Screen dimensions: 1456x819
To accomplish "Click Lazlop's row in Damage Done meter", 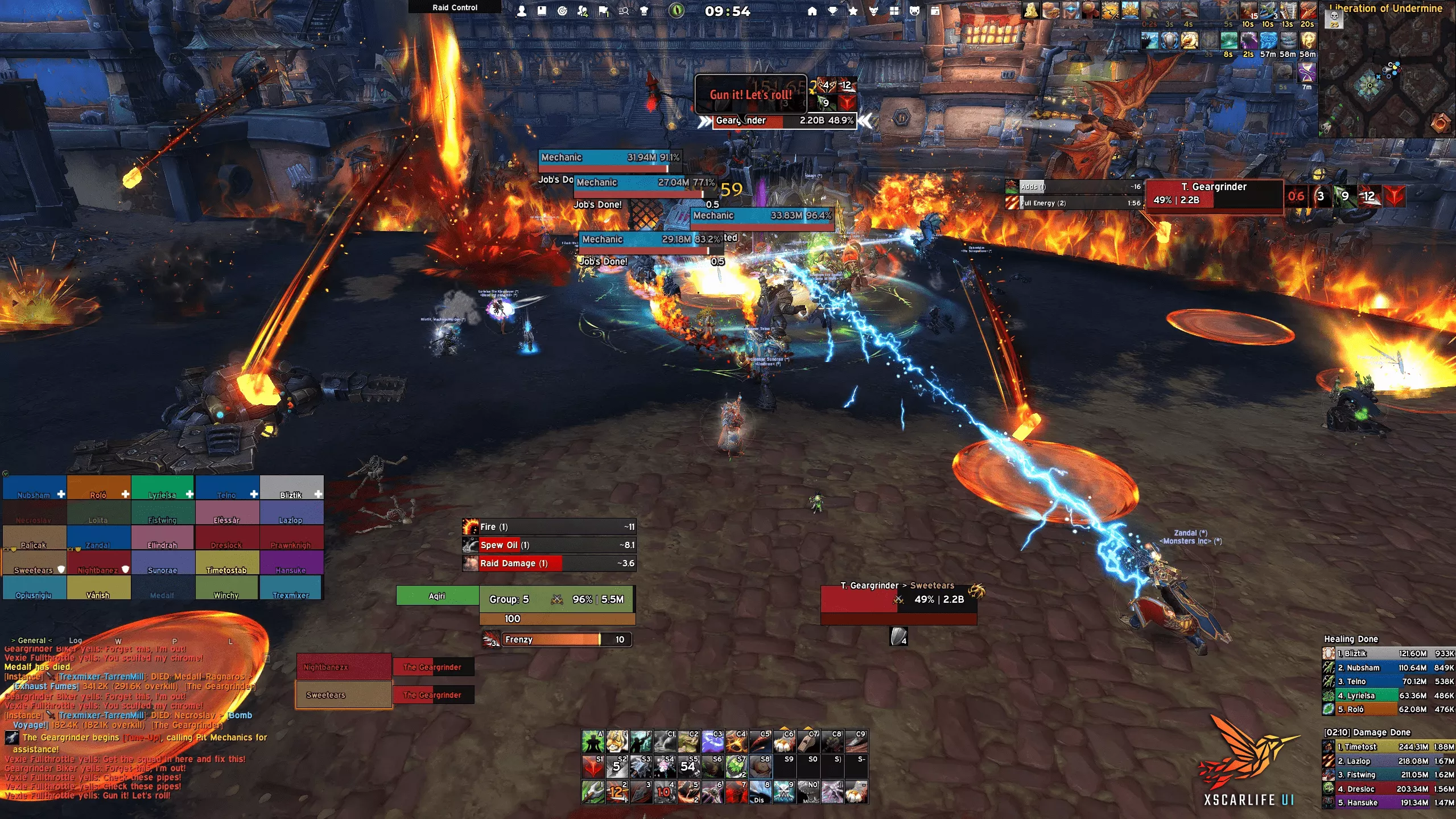I will pos(1388,761).
